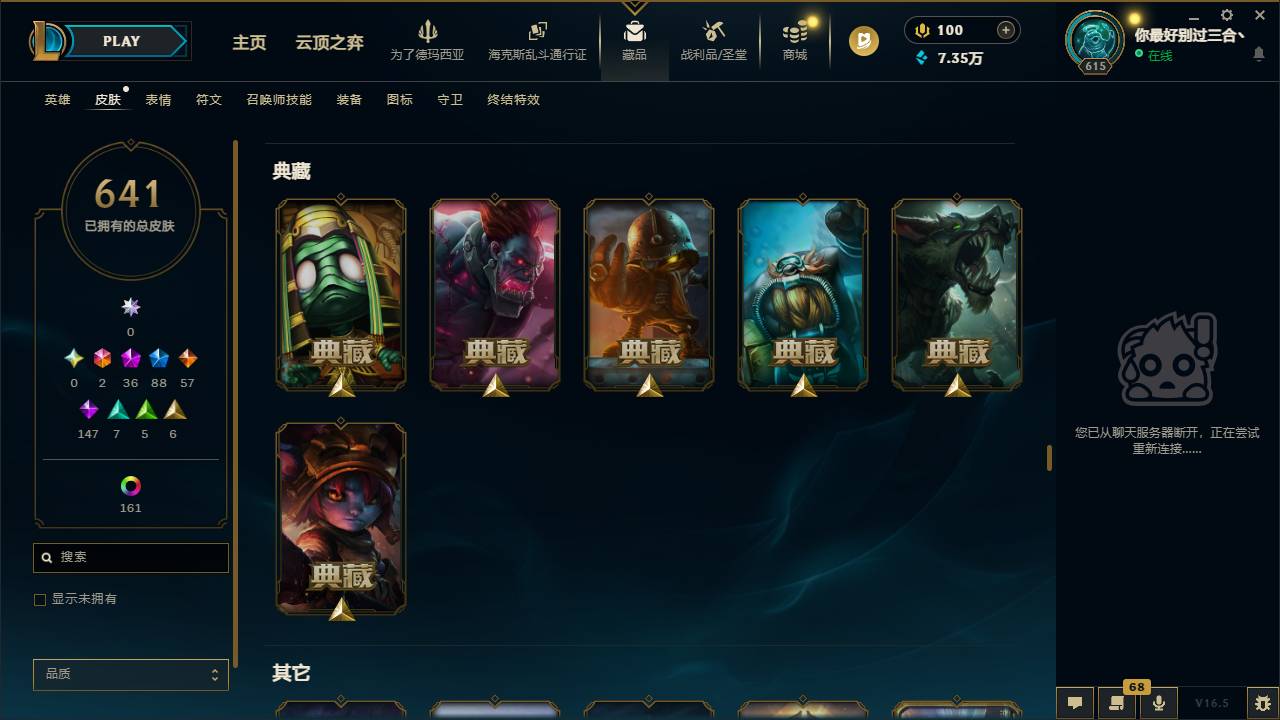The height and width of the screenshot is (720, 1280).
Task: Toggle the purple mythic skin filter showing 147
Action: point(88,409)
